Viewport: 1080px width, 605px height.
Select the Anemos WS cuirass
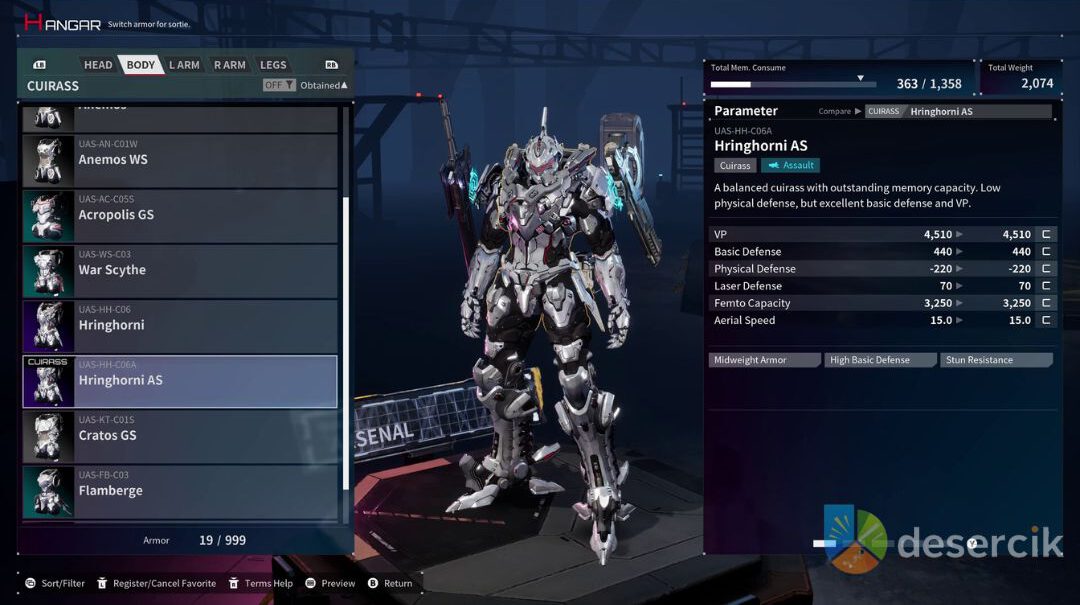180,160
